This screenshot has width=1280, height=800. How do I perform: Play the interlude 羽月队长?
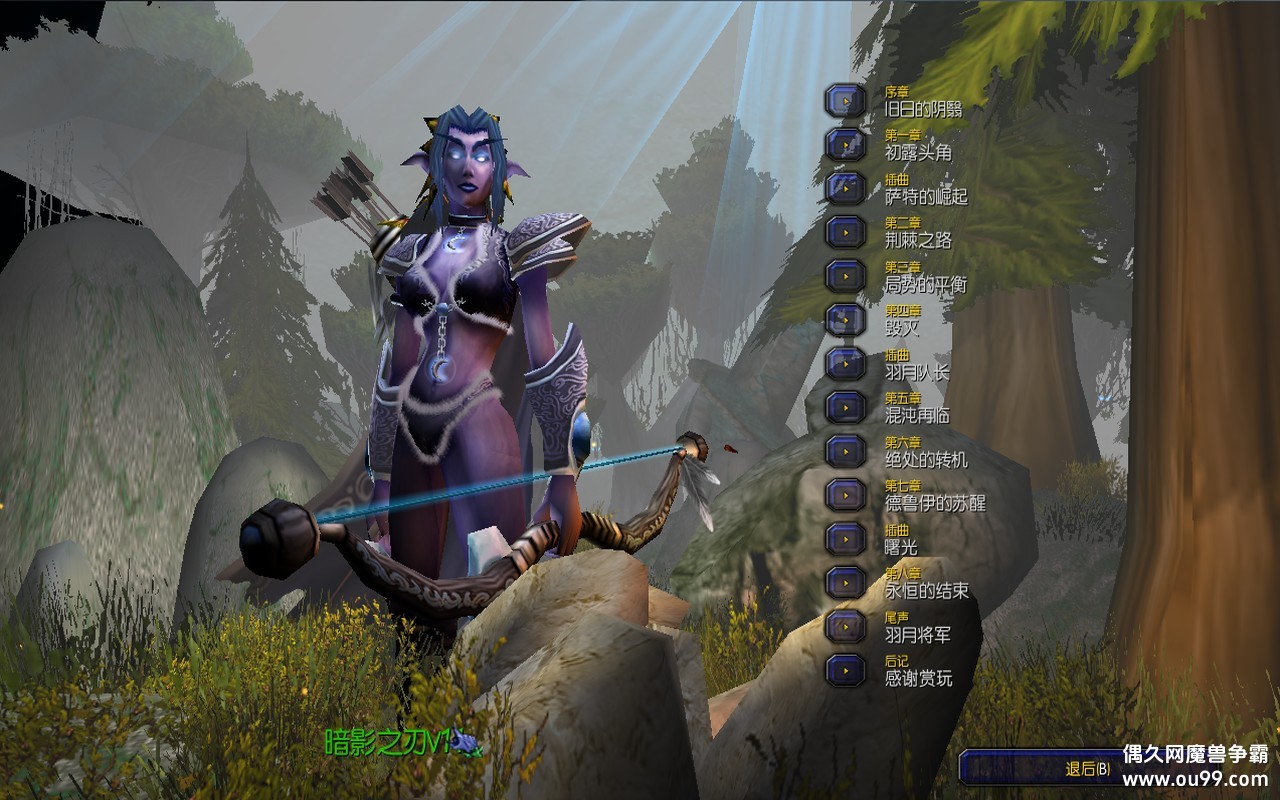(x=845, y=363)
